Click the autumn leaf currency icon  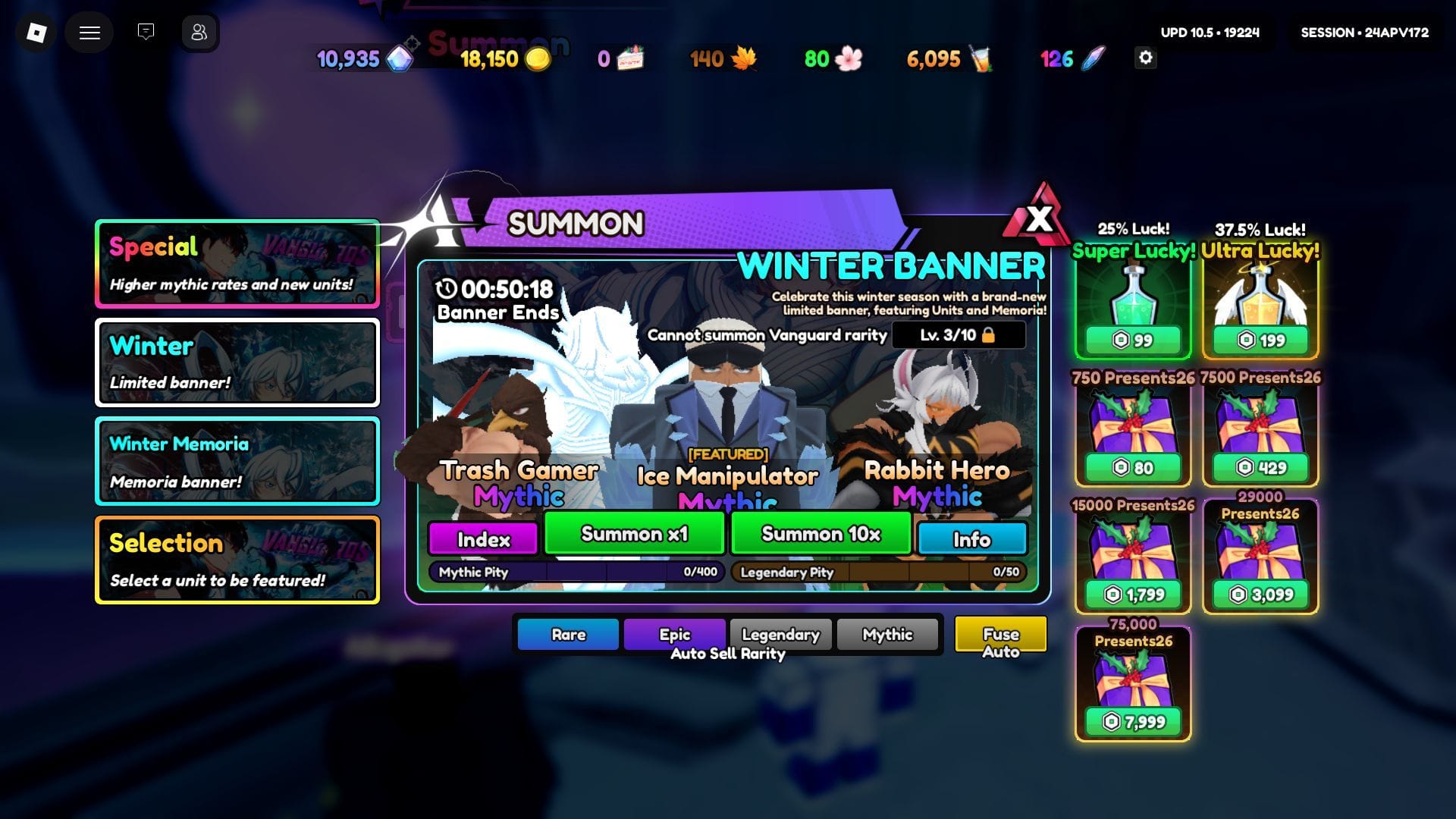(745, 58)
